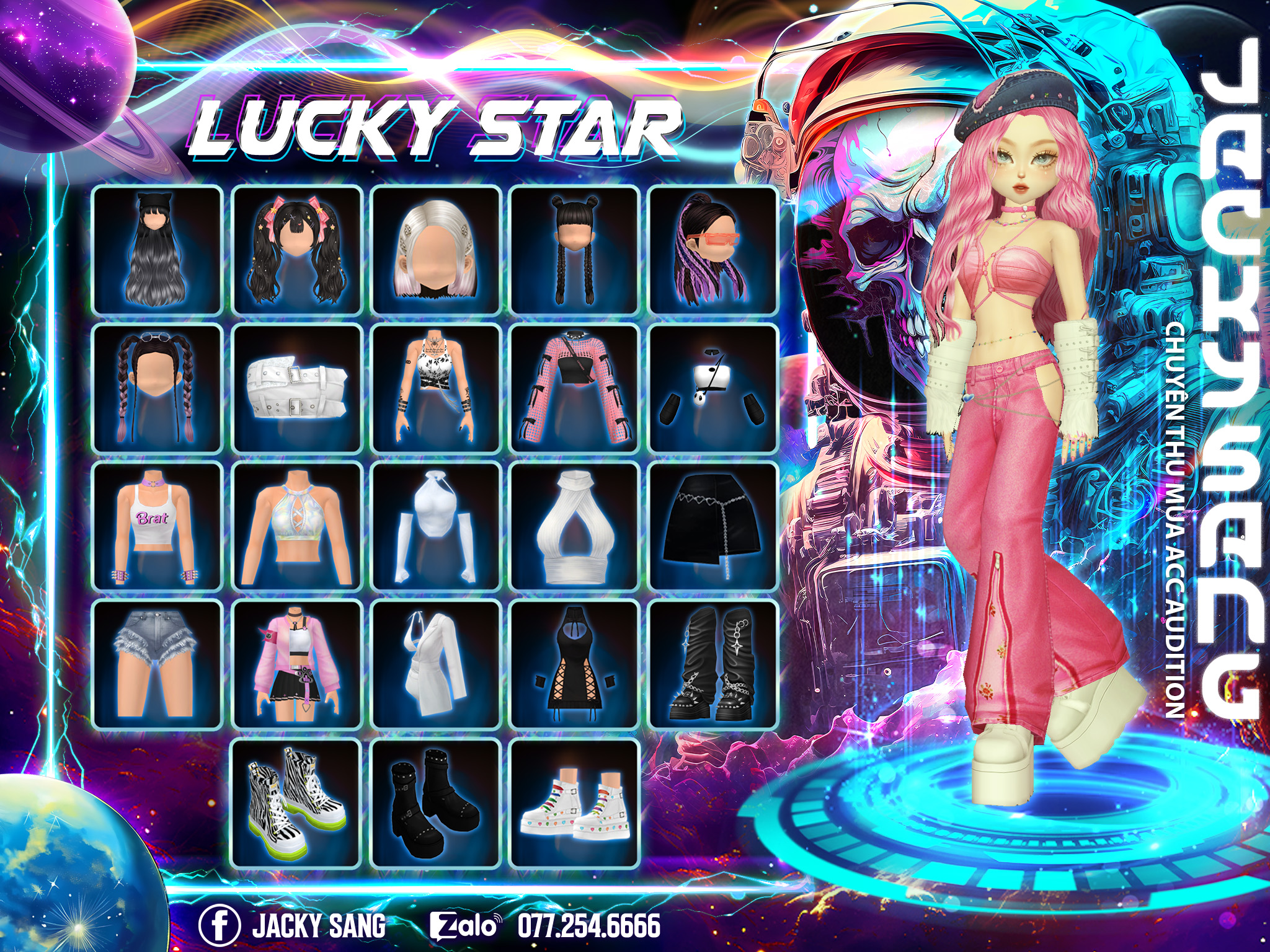Viewport: 1270px width, 952px height.
Task: Select the white buckled belt top tile
Action: click(296, 389)
